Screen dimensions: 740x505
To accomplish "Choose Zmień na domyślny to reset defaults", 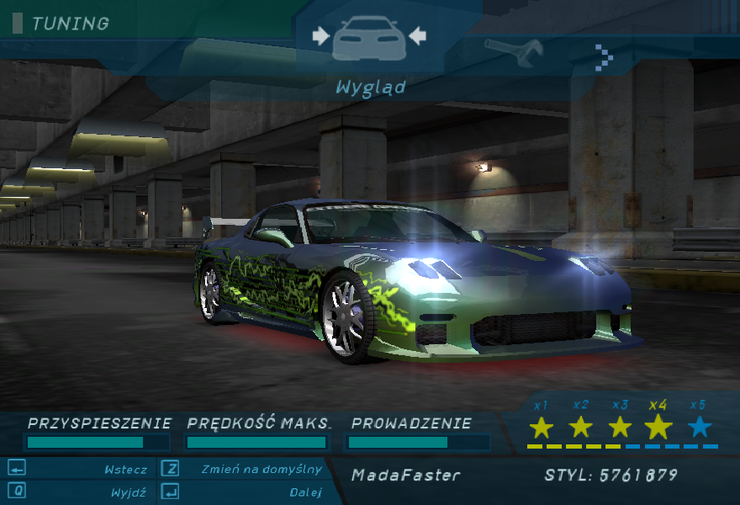I will (x=261, y=469).
